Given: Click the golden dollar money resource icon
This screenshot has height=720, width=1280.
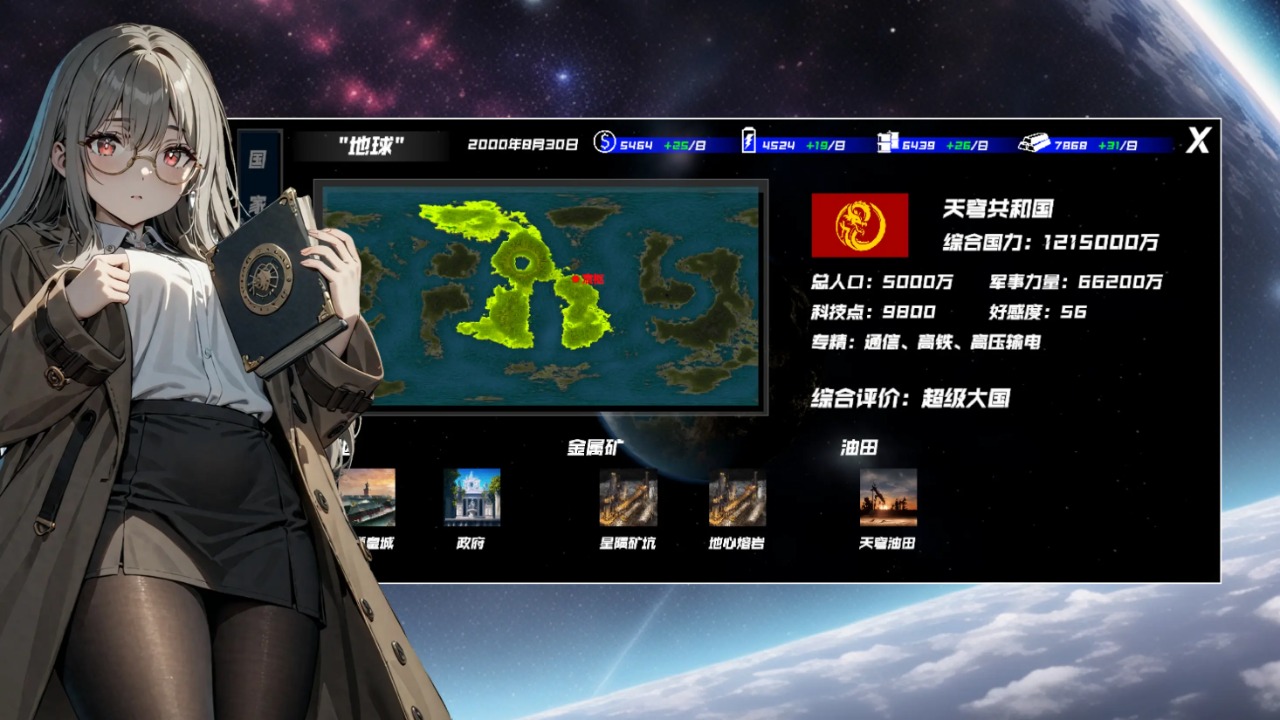Looking at the screenshot, I should (x=603, y=143).
